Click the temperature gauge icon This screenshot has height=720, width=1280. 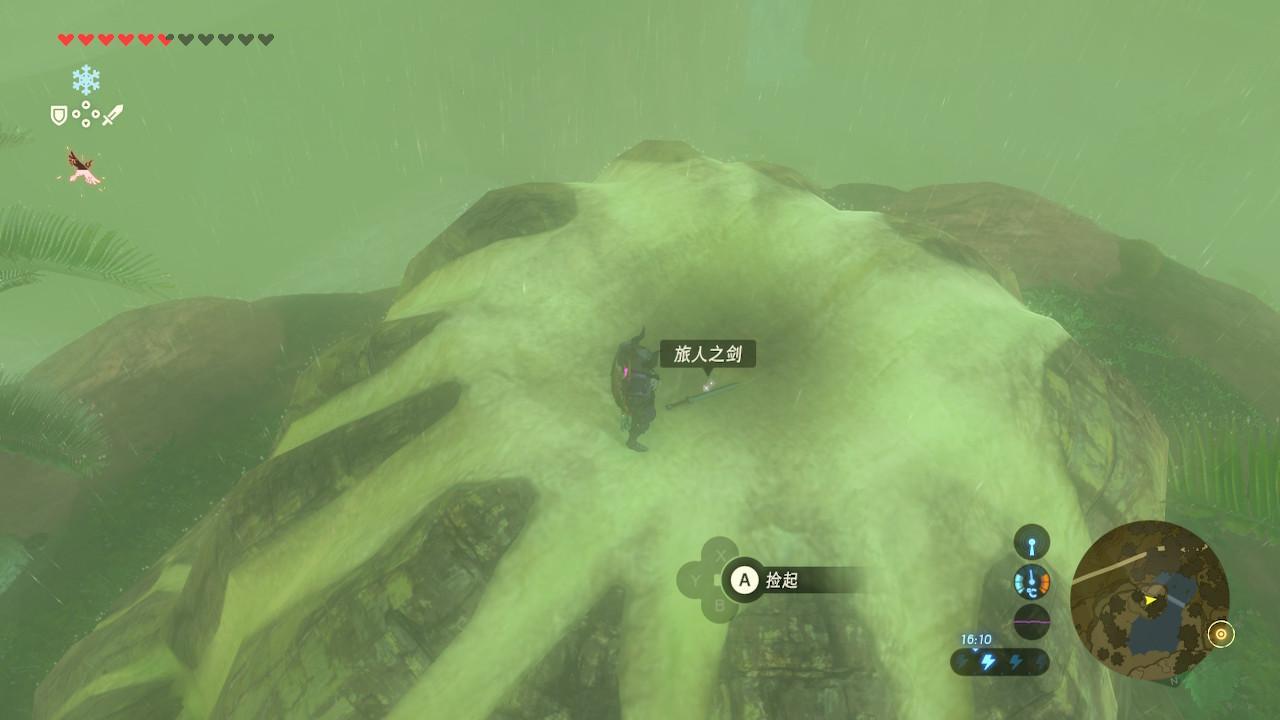tap(1032, 581)
